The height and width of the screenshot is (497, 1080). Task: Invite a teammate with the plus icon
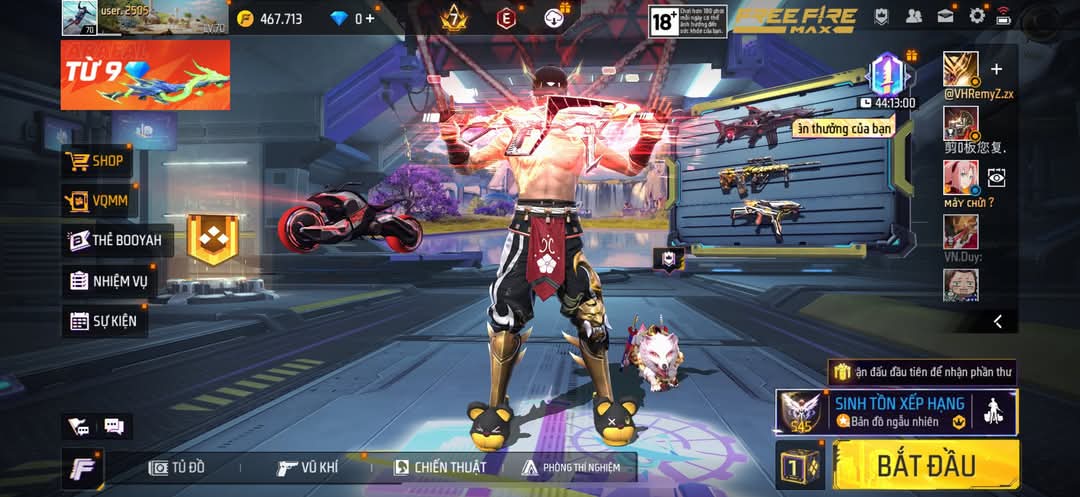pos(996,69)
